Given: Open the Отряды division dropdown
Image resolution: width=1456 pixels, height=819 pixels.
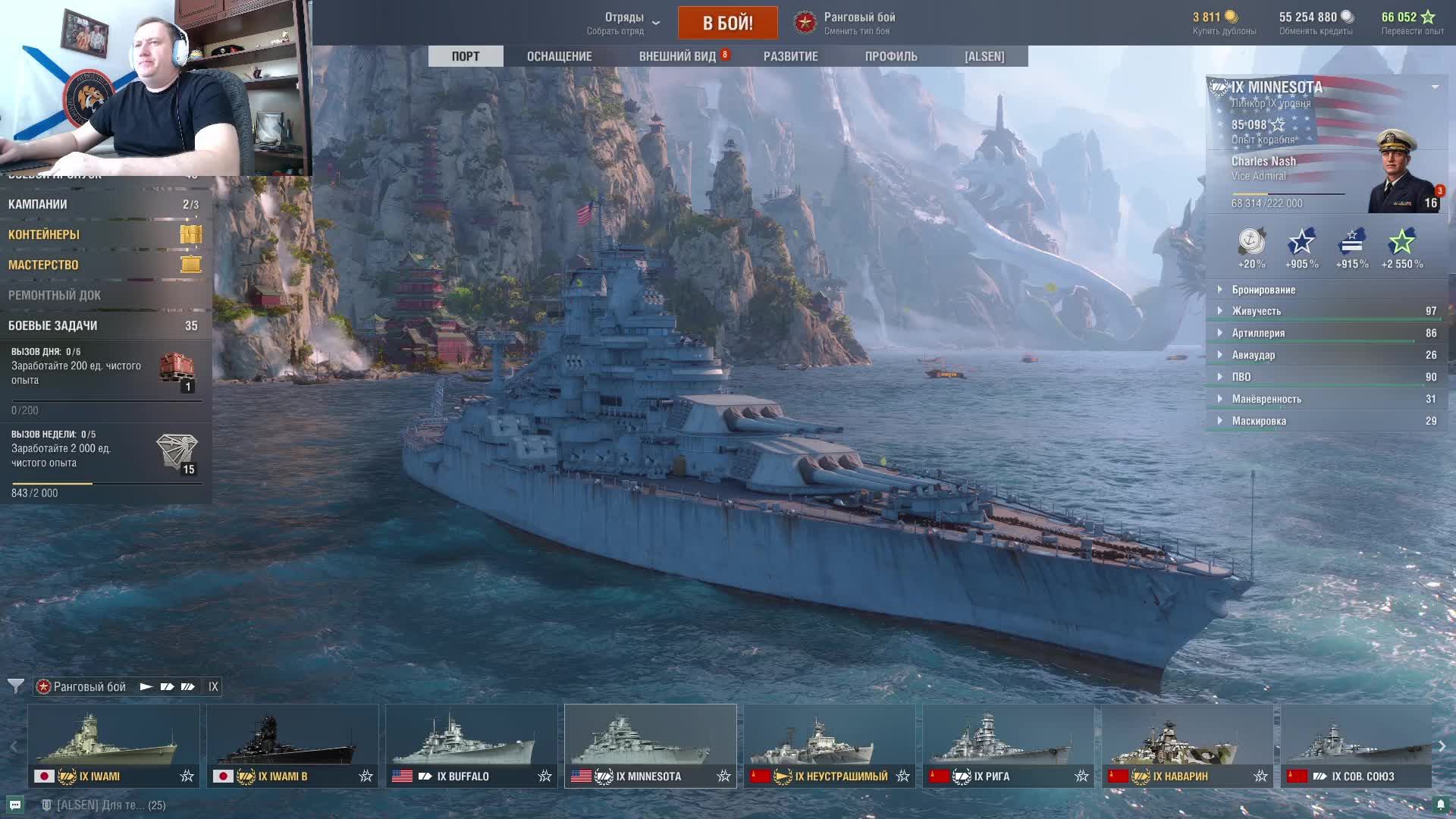Looking at the screenshot, I should (625, 23).
